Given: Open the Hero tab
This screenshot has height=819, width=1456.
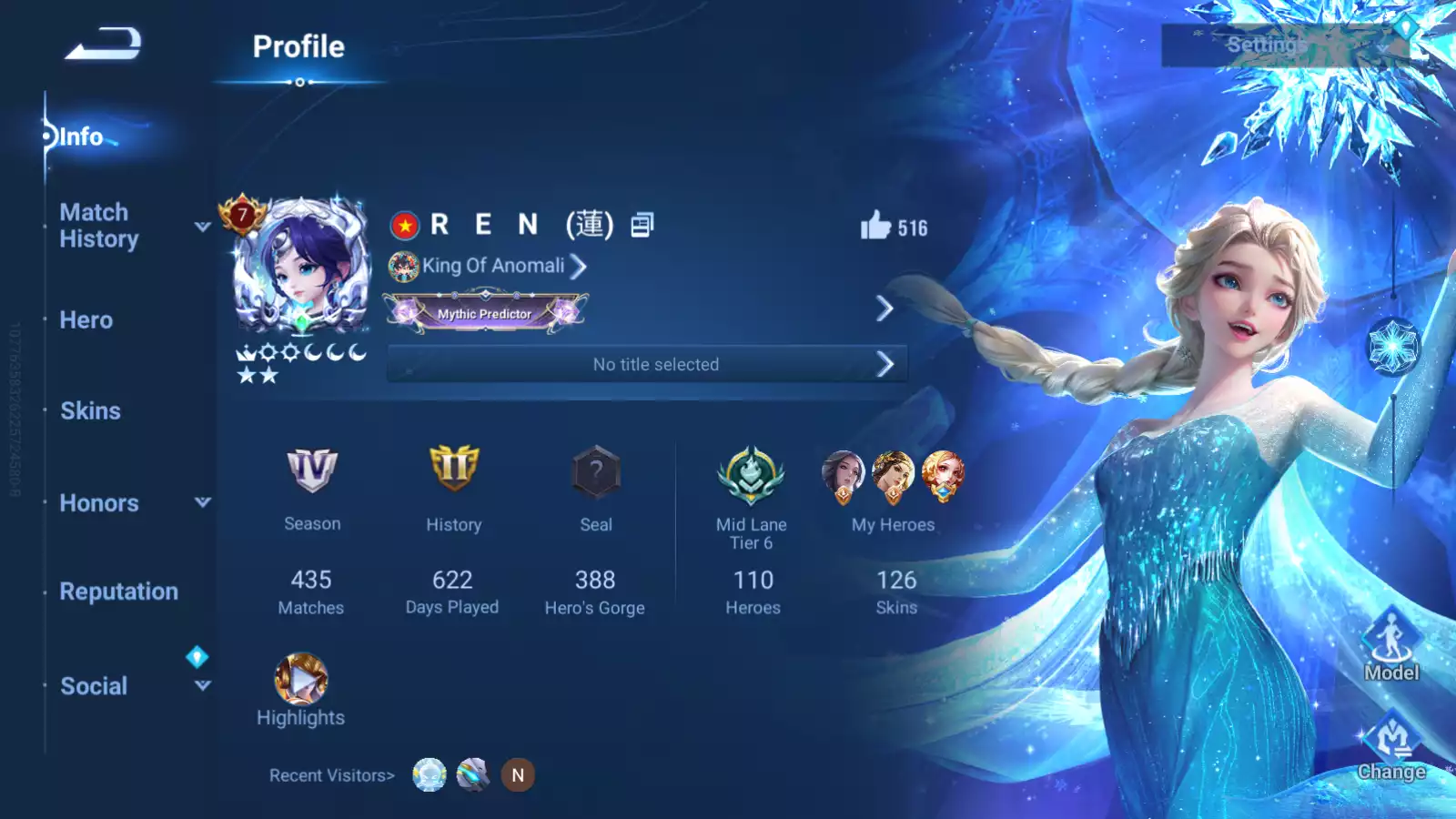Looking at the screenshot, I should (x=86, y=320).
